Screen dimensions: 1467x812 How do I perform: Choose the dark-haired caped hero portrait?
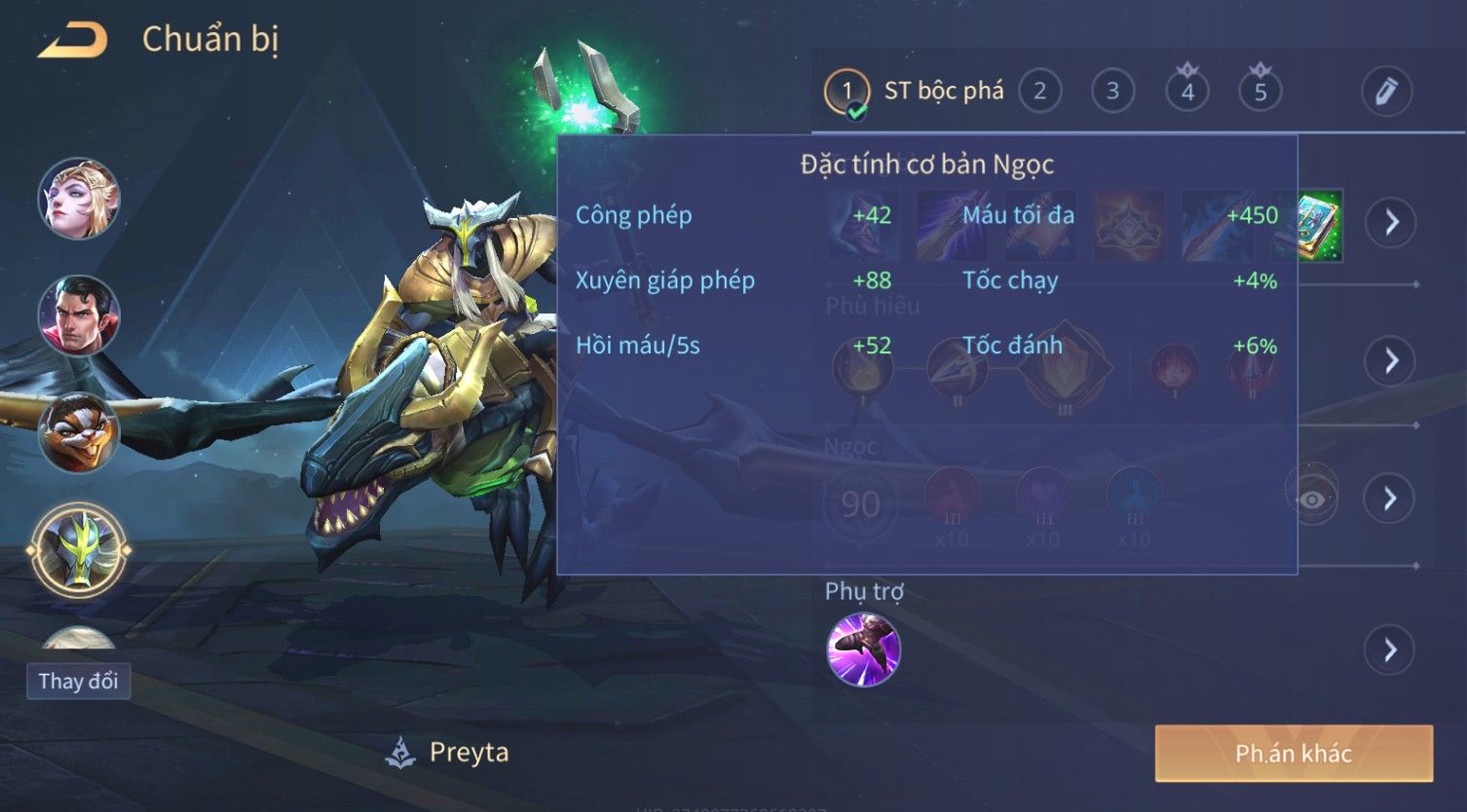[x=79, y=315]
